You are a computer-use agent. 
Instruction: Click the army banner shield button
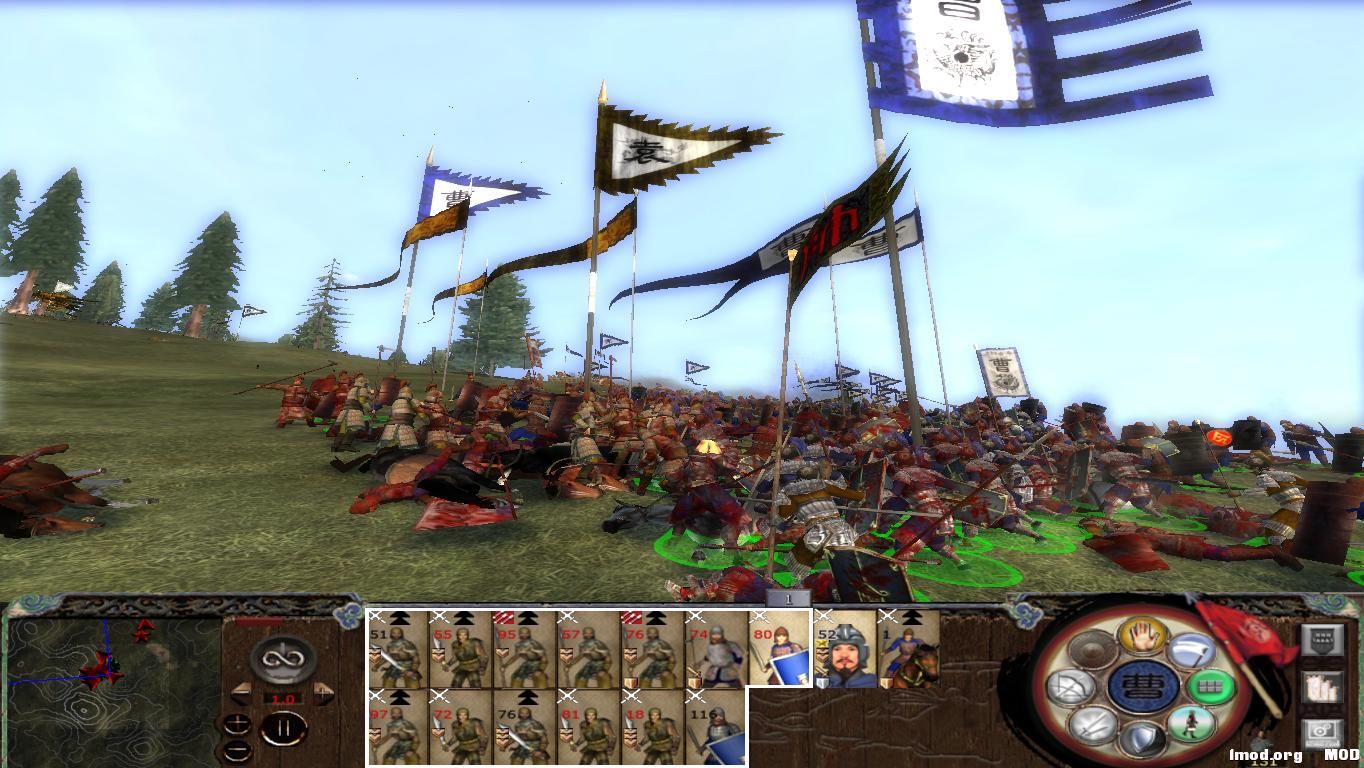(x=1323, y=639)
